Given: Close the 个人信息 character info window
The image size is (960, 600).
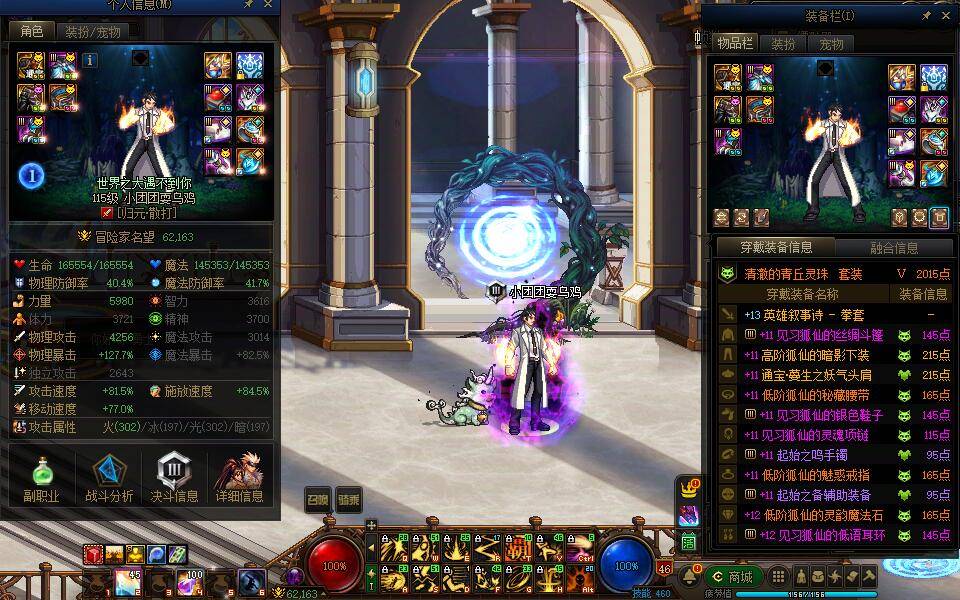Looking at the screenshot, I should [267, 5].
